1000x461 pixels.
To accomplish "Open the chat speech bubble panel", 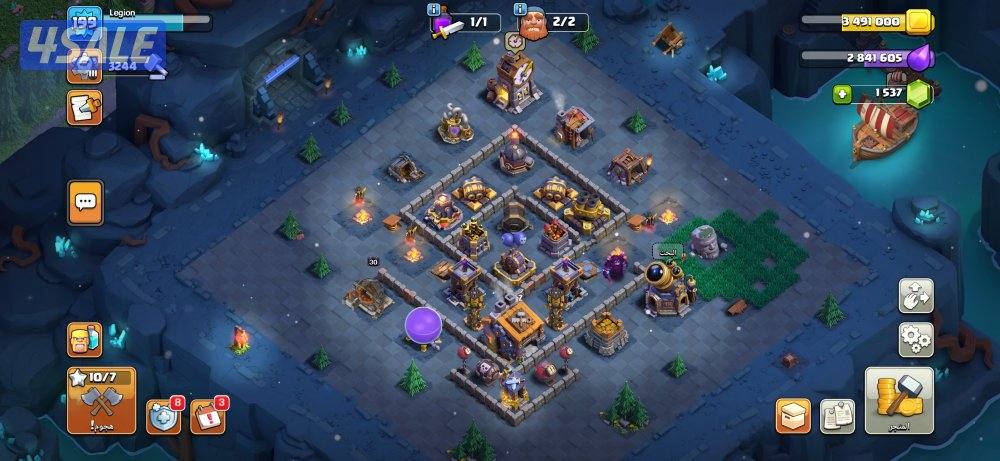I will point(85,203).
